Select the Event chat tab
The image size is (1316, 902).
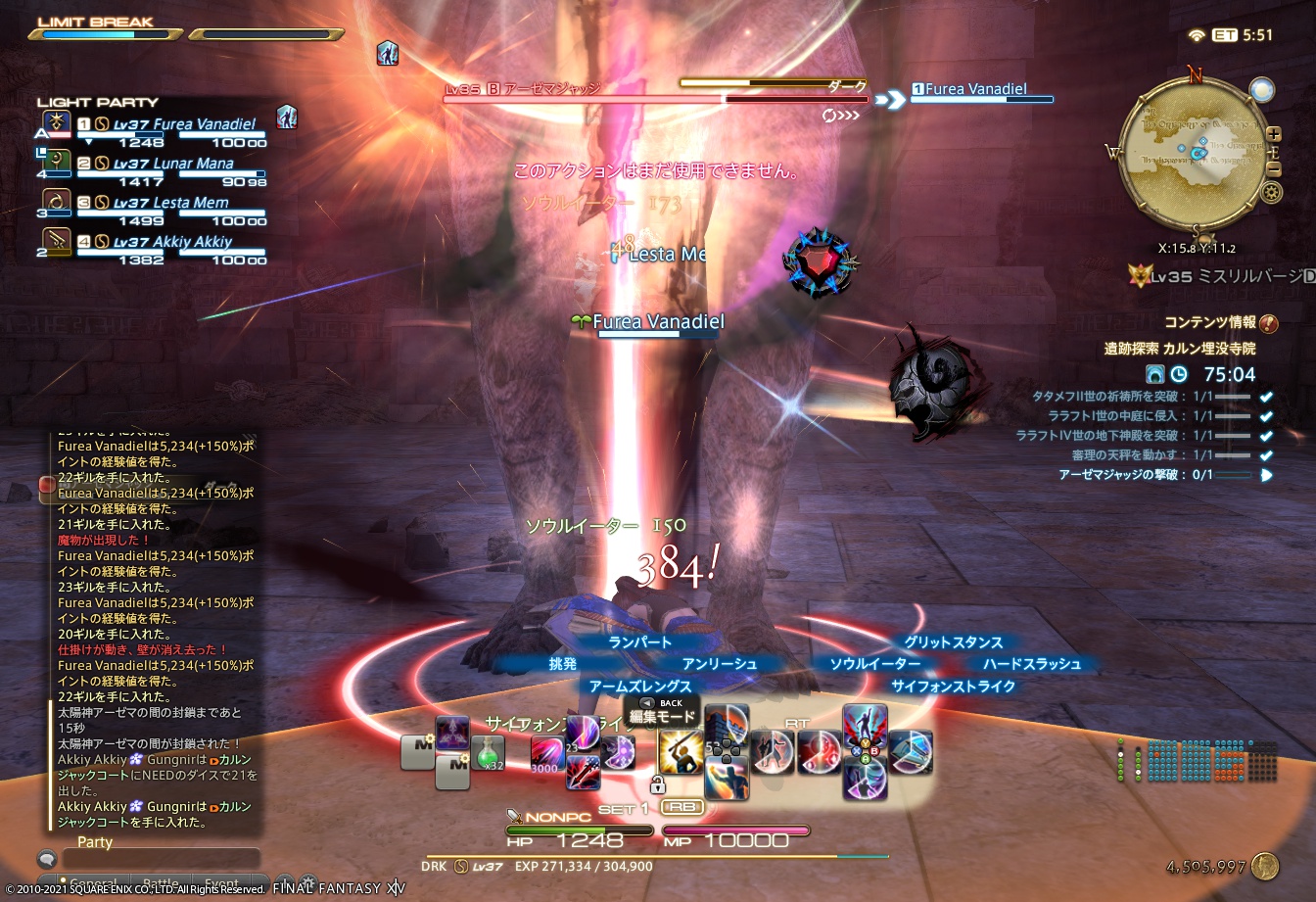click(x=221, y=880)
